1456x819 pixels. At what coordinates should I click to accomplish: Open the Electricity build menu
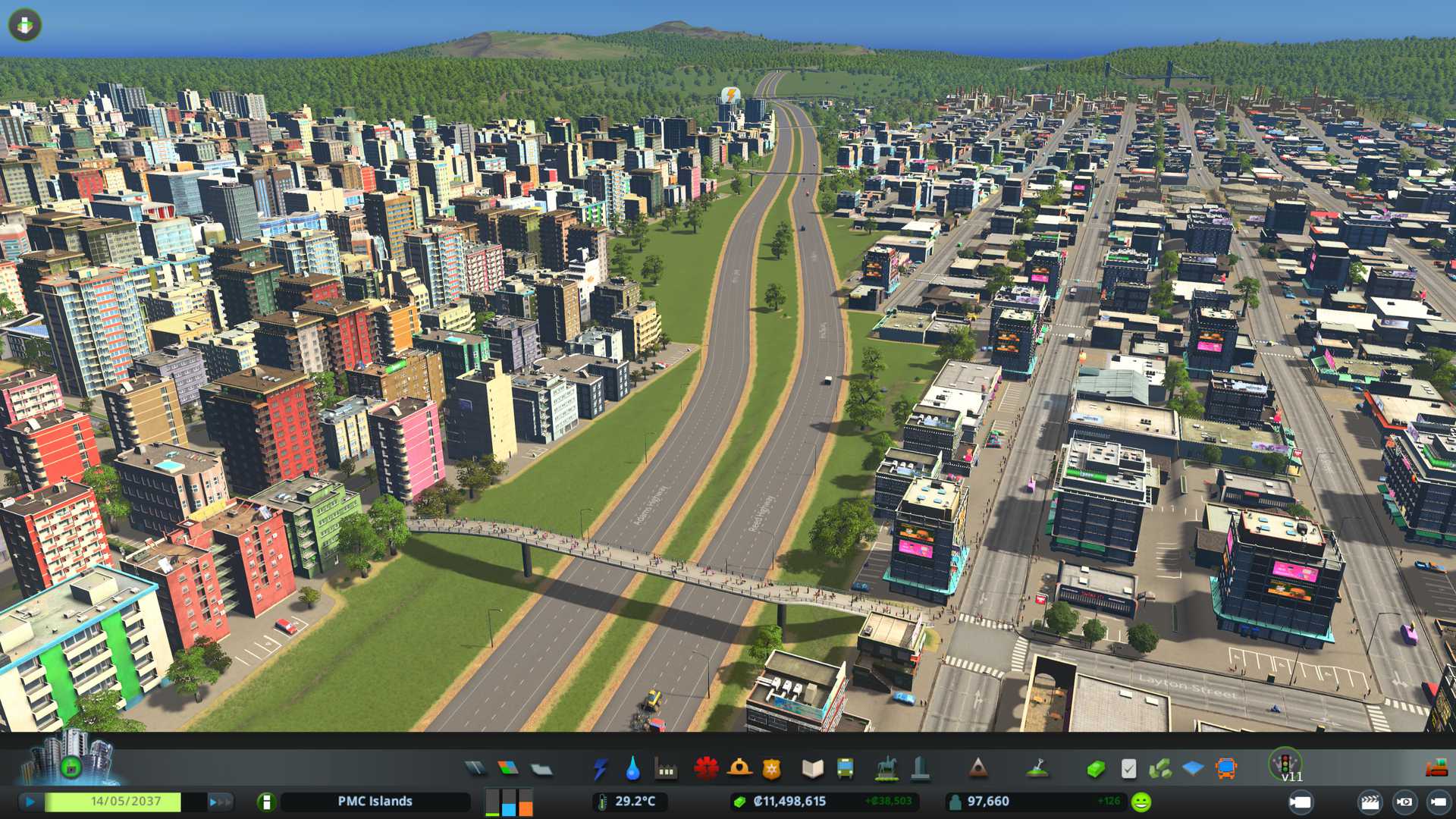600,770
